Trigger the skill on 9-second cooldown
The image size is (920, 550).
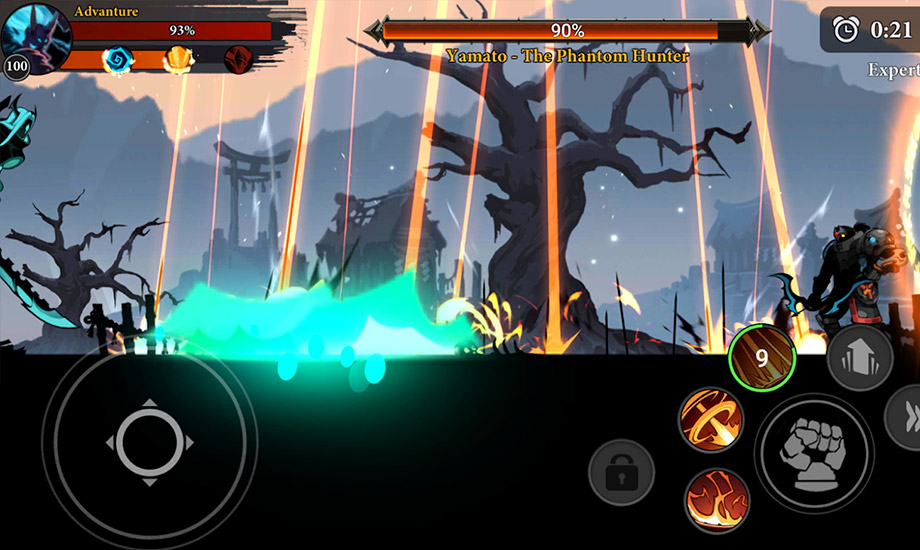click(x=762, y=357)
